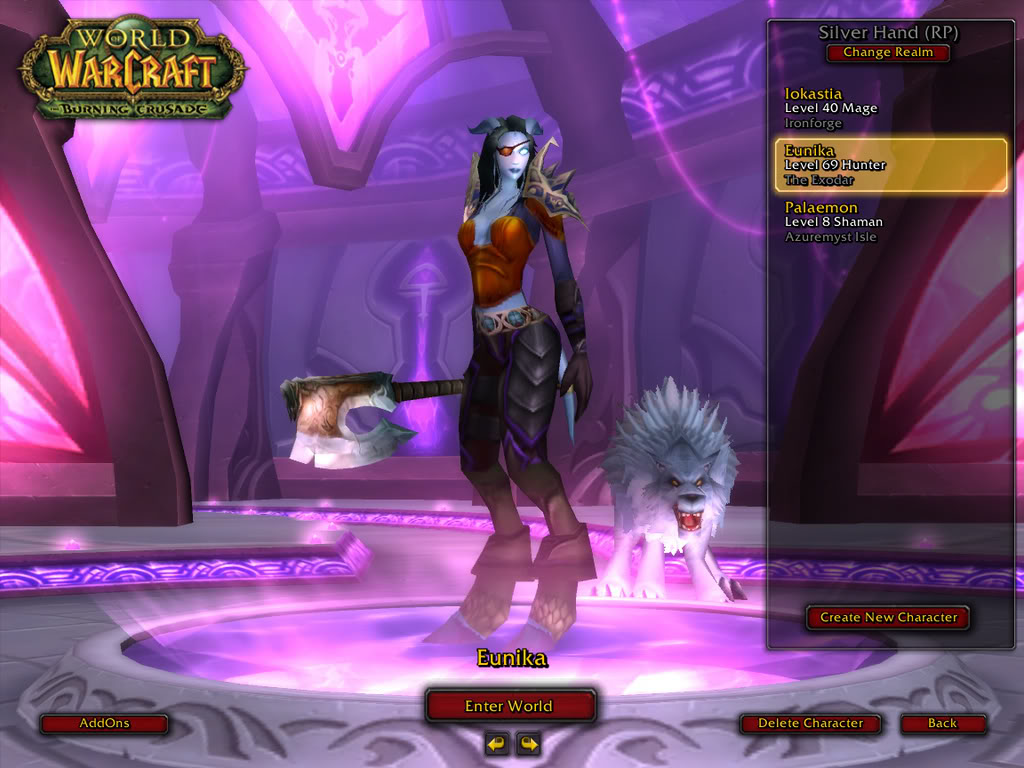Click the Change Realm button
Screen dimensions: 1024x768
pos(887,53)
